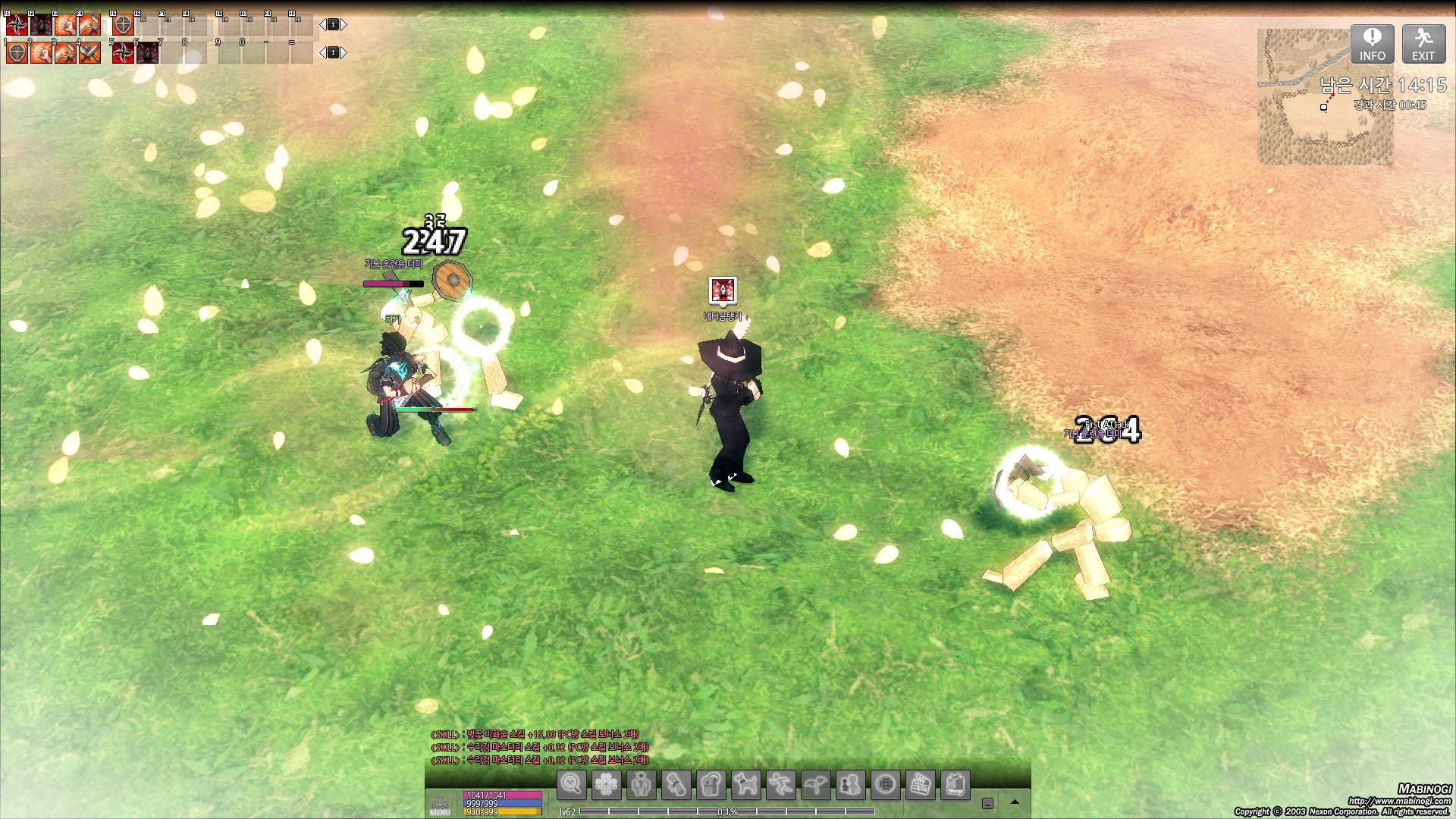Use the shield skill in slot F5

pos(123,25)
